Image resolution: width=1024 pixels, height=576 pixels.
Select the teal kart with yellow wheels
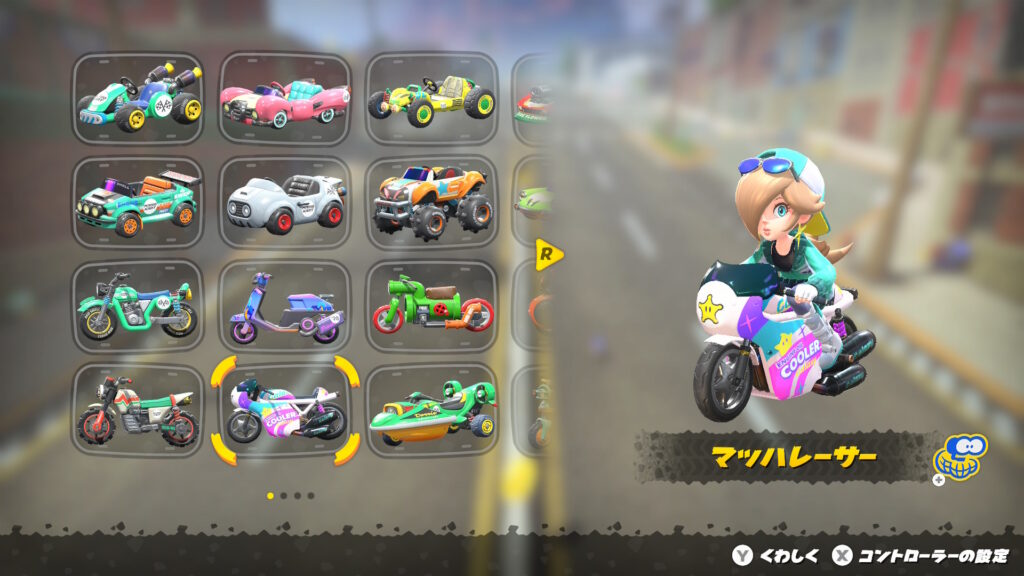tap(138, 98)
